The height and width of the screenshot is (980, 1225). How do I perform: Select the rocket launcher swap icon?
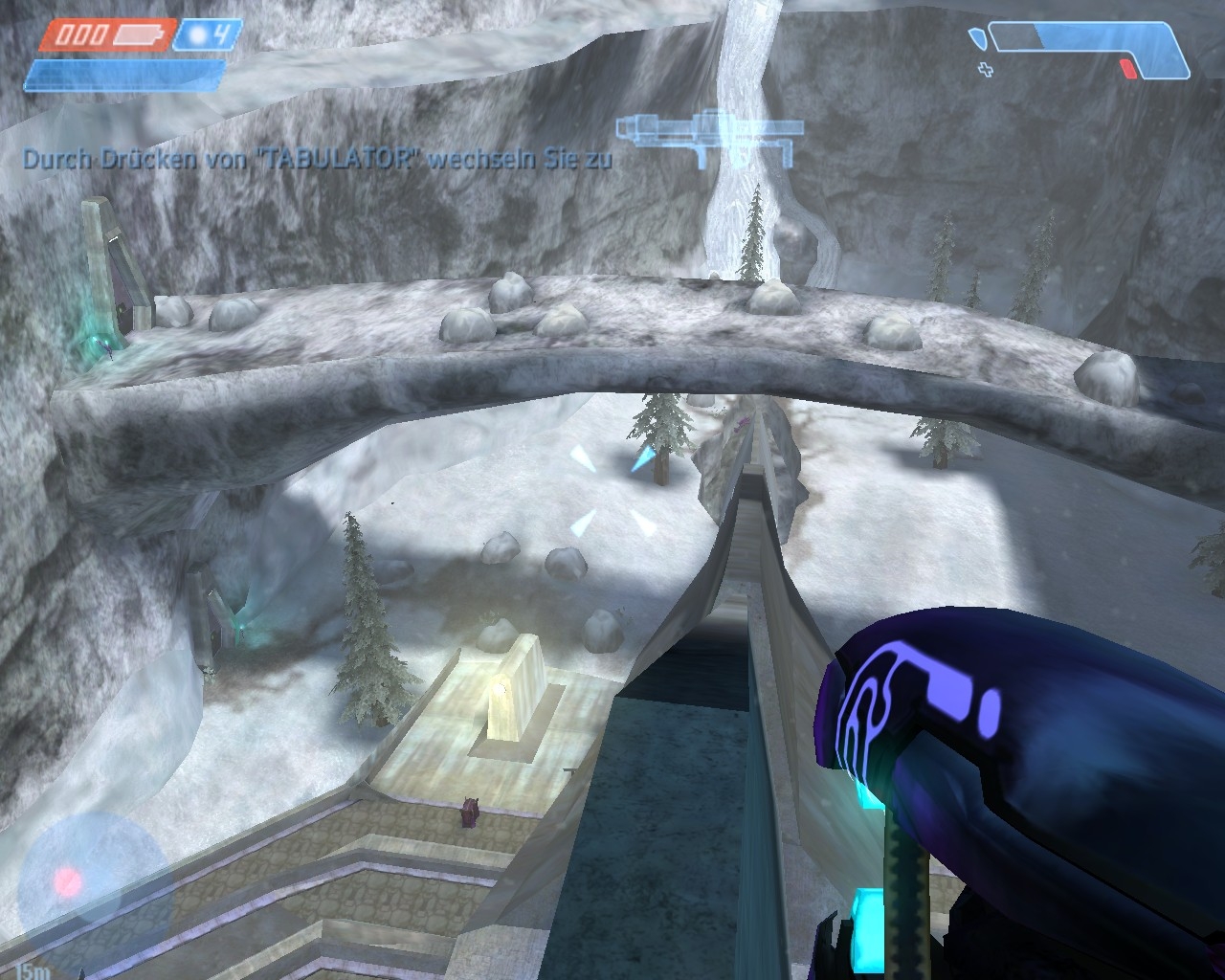click(x=707, y=135)
